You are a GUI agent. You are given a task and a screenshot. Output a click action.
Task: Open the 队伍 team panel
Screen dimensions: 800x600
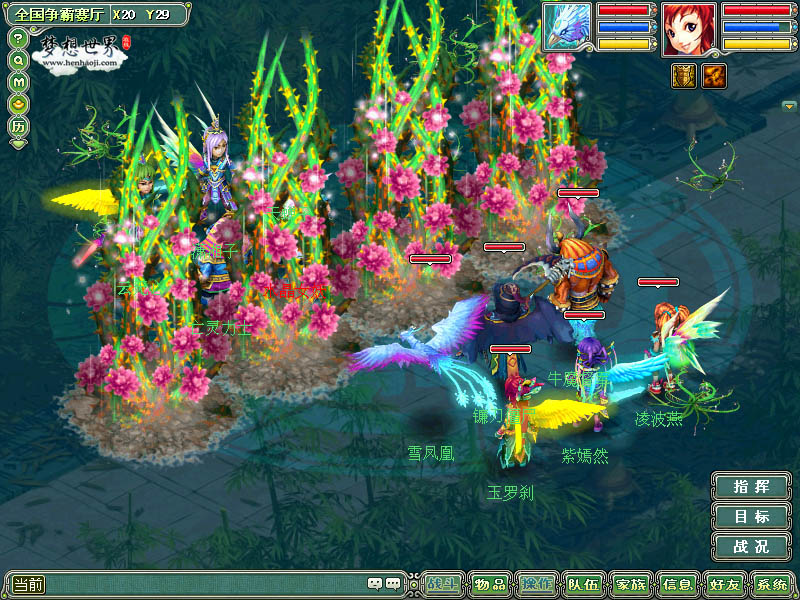[583, 584]
